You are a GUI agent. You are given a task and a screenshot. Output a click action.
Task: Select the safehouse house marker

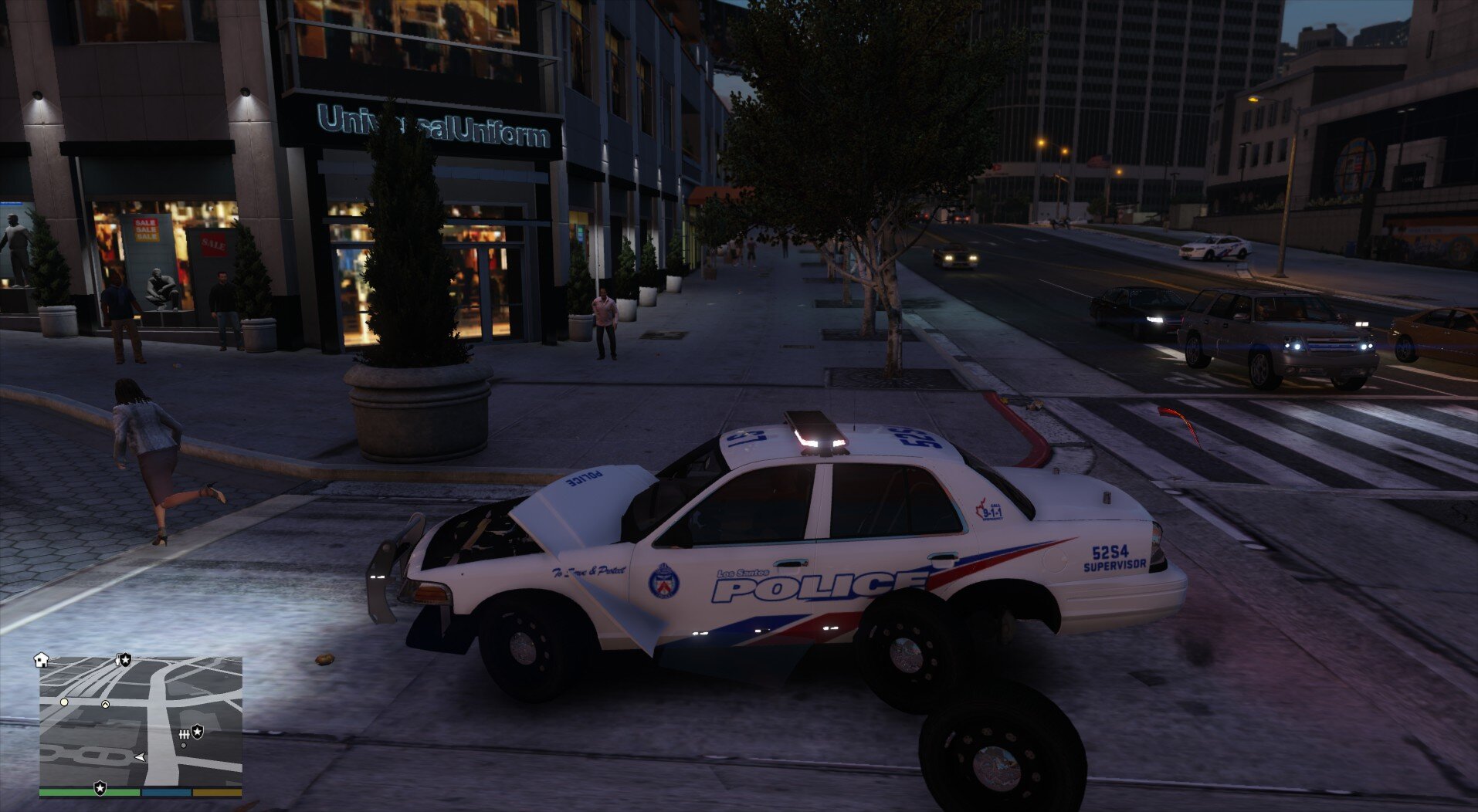(42, 660)
